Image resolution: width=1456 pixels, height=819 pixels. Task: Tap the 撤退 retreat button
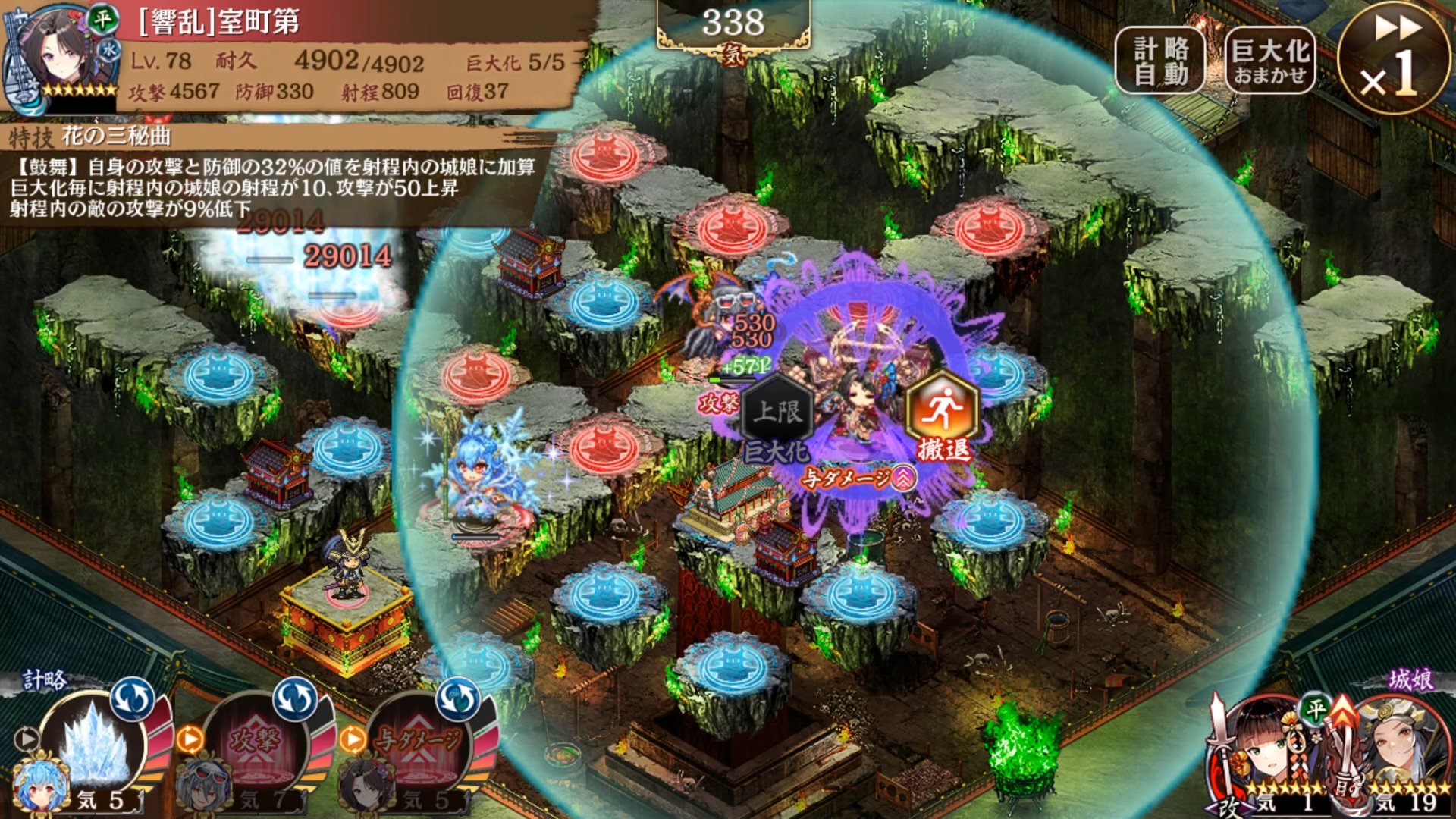pyautogui.click(x=943, y=417)
